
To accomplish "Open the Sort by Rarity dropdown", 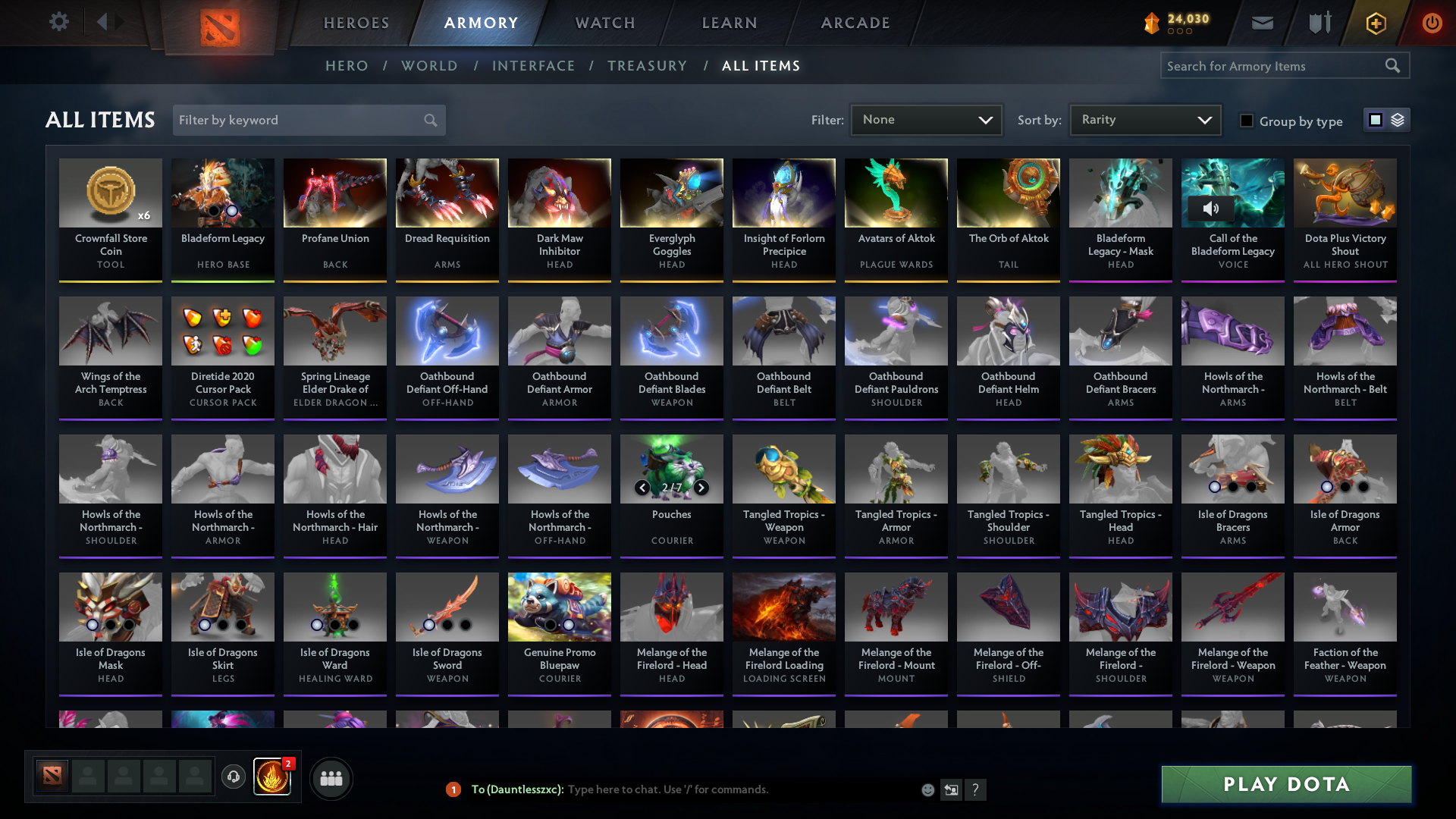I will coord(1144,119).
